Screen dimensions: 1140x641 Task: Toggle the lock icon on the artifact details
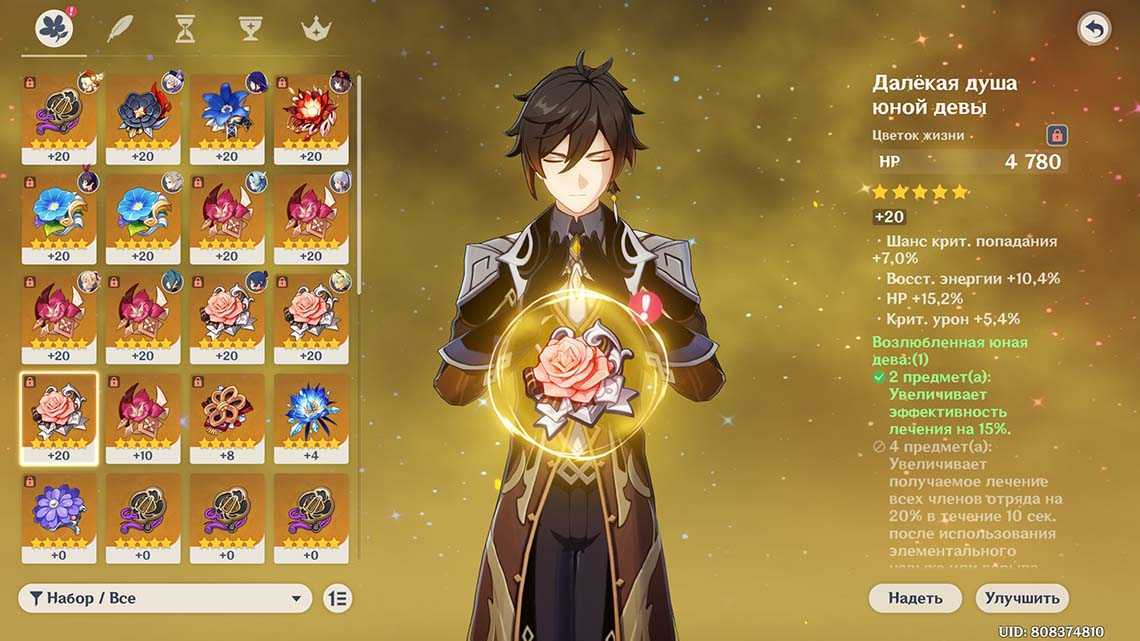click(1056, 135)
